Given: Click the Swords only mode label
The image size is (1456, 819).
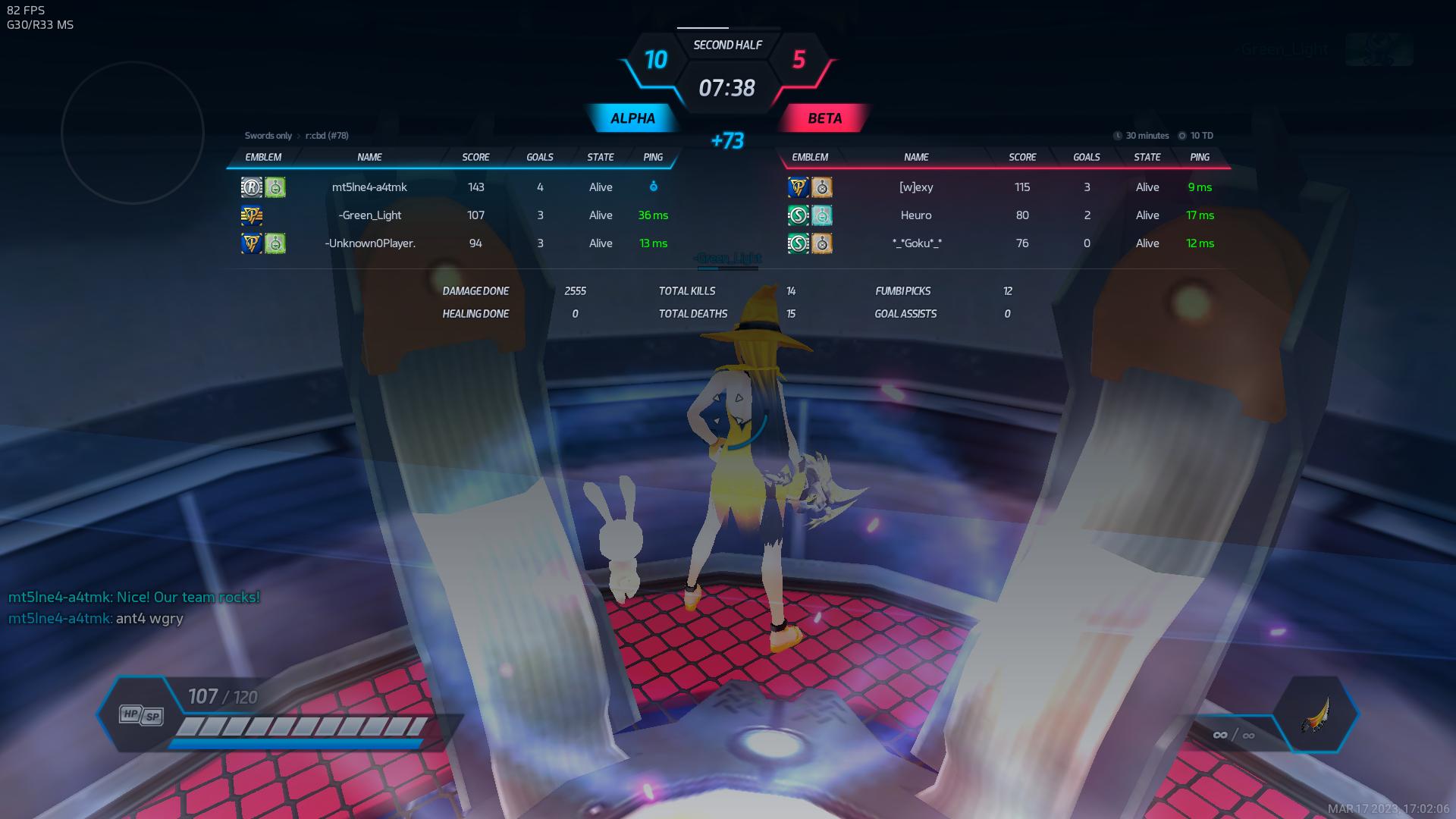Looking at the screenshot, I should [x=268, y=136].
